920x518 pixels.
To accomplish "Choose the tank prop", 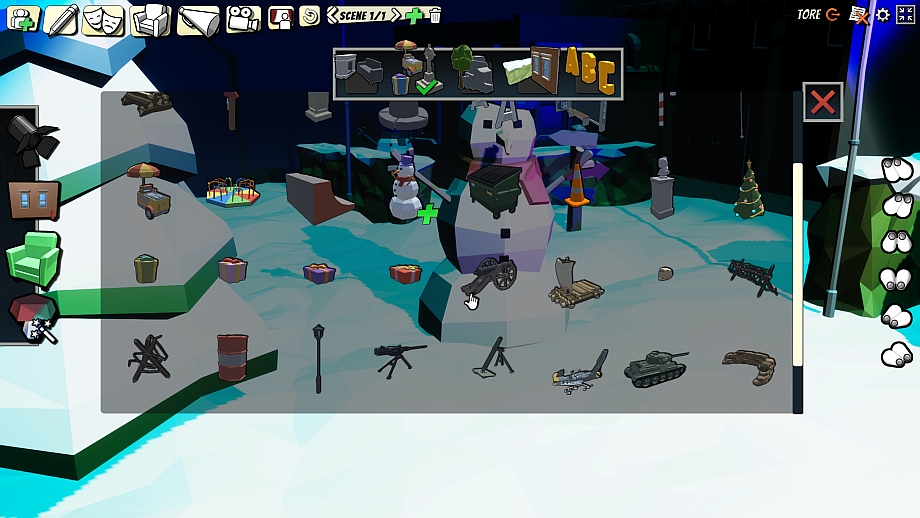I will pos(656,368).
